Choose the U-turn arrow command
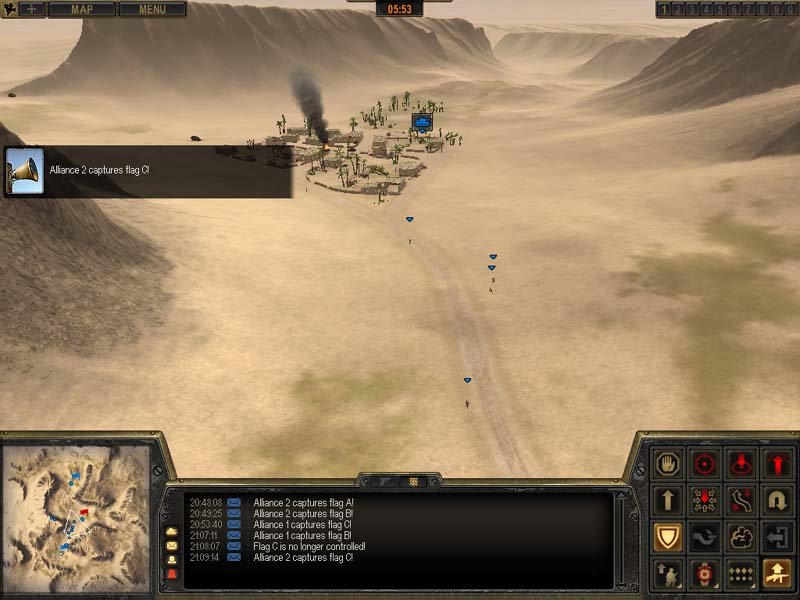 pyautogui.click(x=779, y=501)
